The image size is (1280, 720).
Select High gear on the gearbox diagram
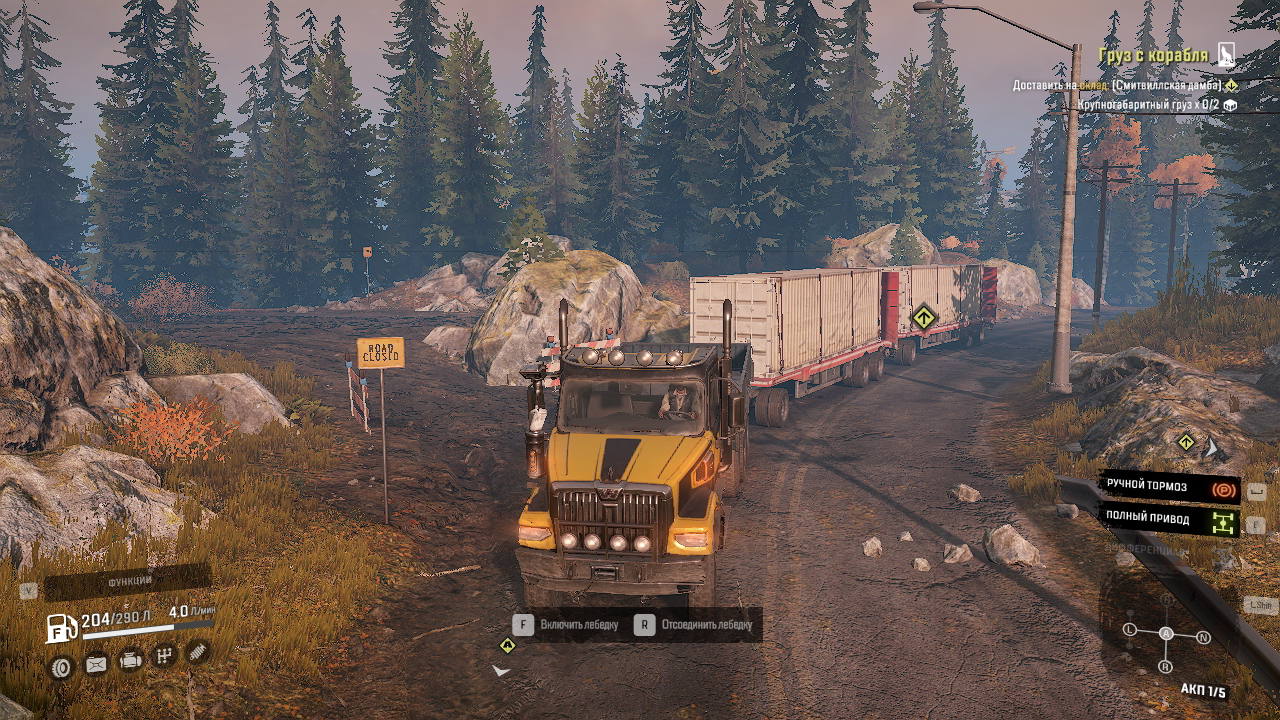coord(1167,600)
